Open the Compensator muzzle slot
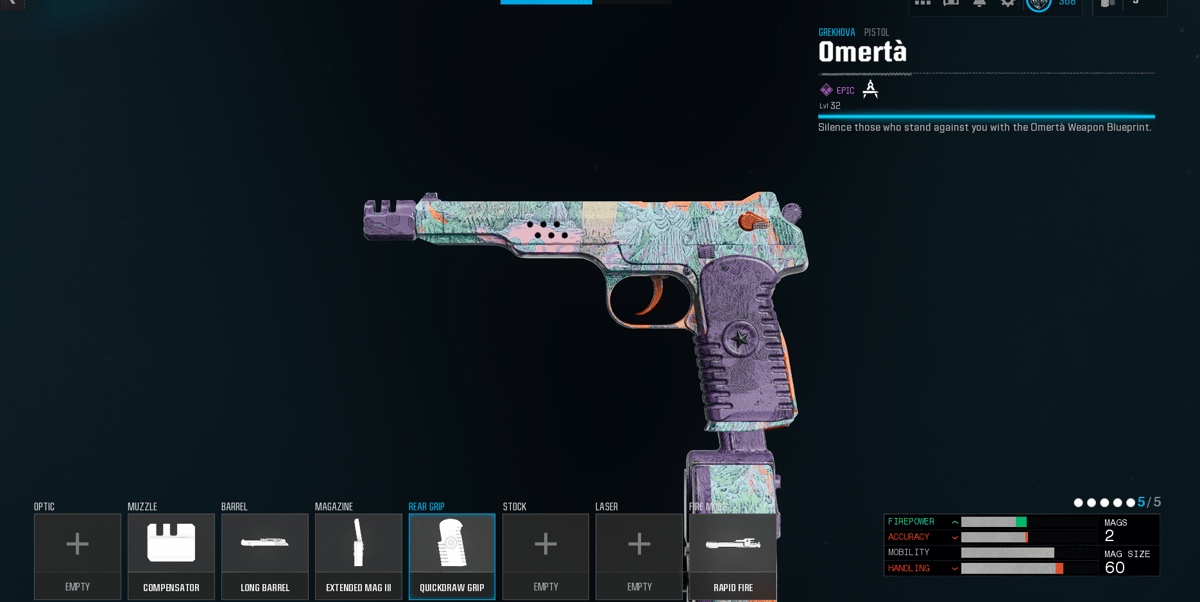This screenshot has height=602, width=1200. (x=171, y=556)
